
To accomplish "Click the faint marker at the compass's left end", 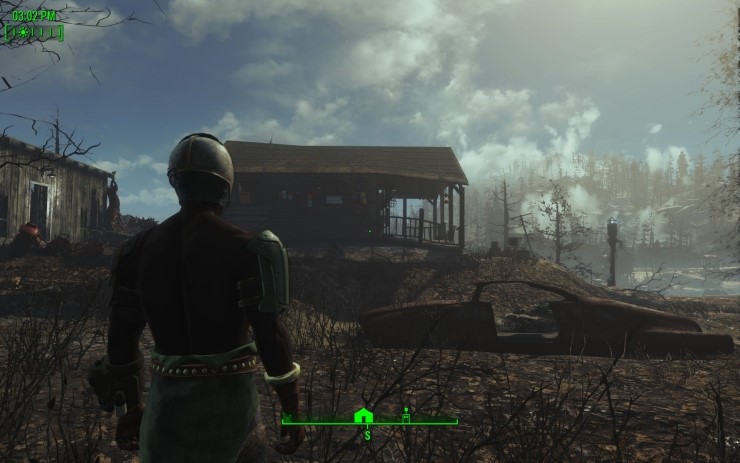I will (289, 417).
